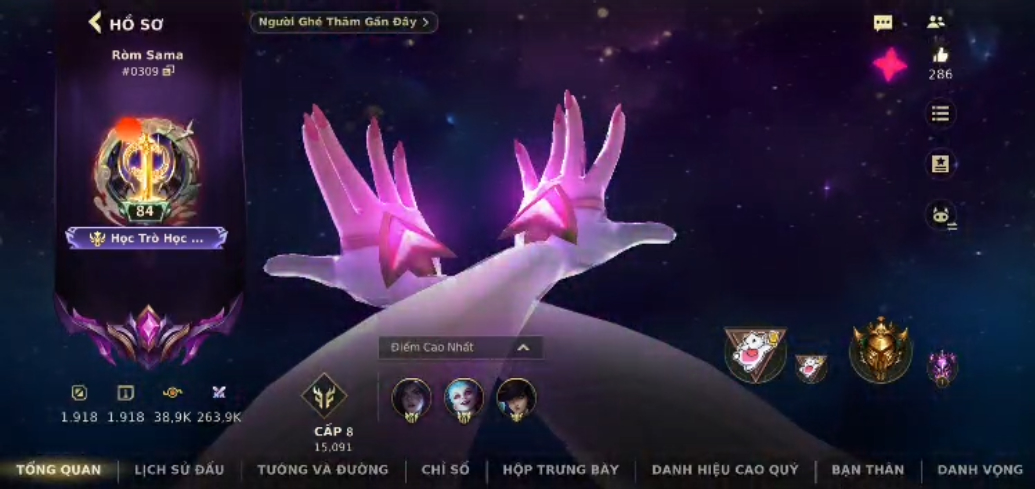Select the golden helmet badge
Image resolution: width=1035 pixels, height=489 pixels.
(x=880, y=350)
